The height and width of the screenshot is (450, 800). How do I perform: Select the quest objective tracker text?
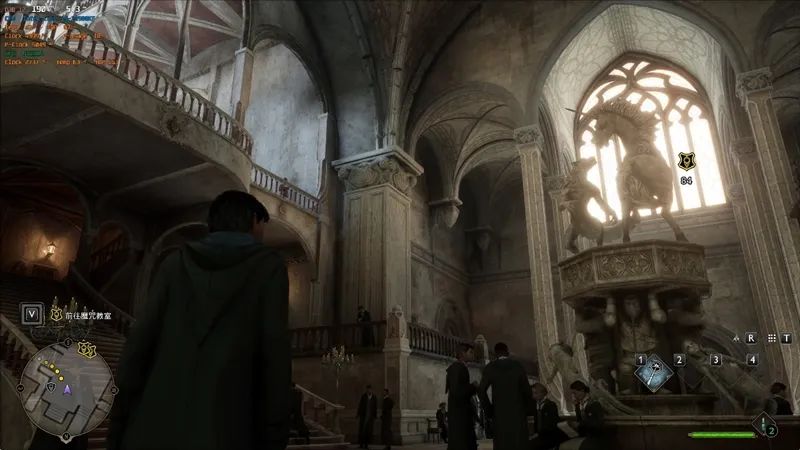(91, 314)
